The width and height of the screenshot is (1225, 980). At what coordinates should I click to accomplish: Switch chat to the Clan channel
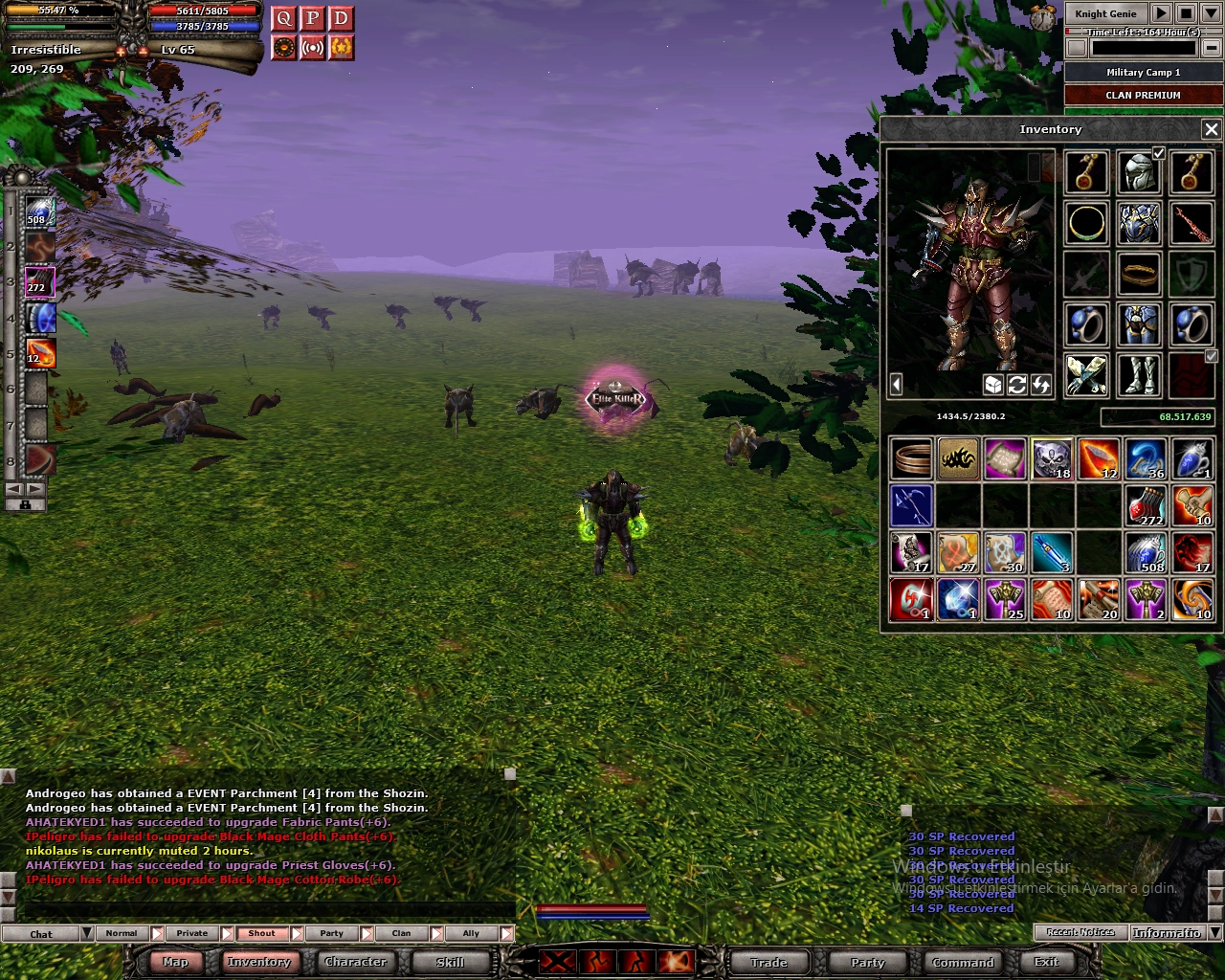coord(401,933)
